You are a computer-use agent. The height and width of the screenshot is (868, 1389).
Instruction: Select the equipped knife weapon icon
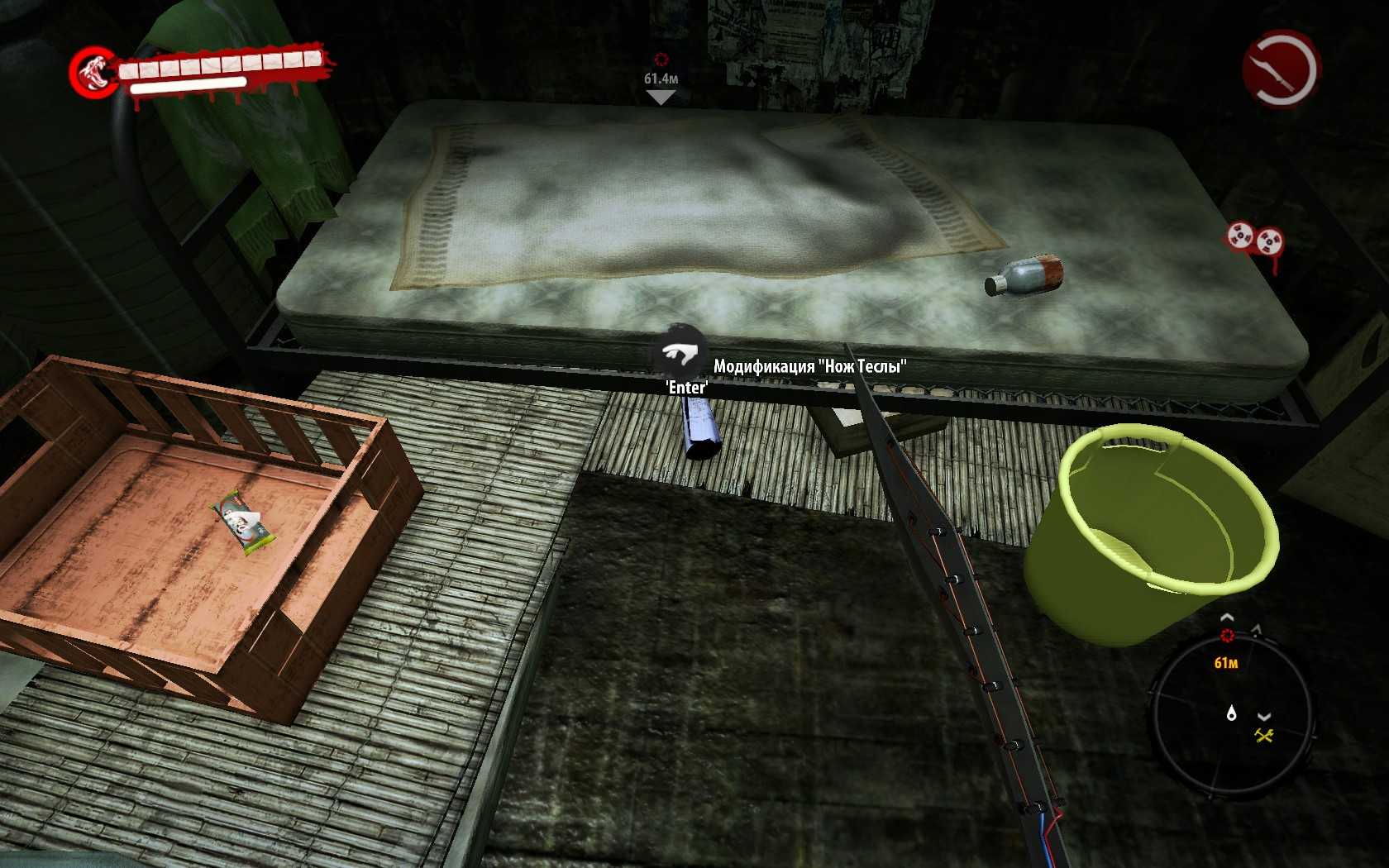click(1279, 69)
